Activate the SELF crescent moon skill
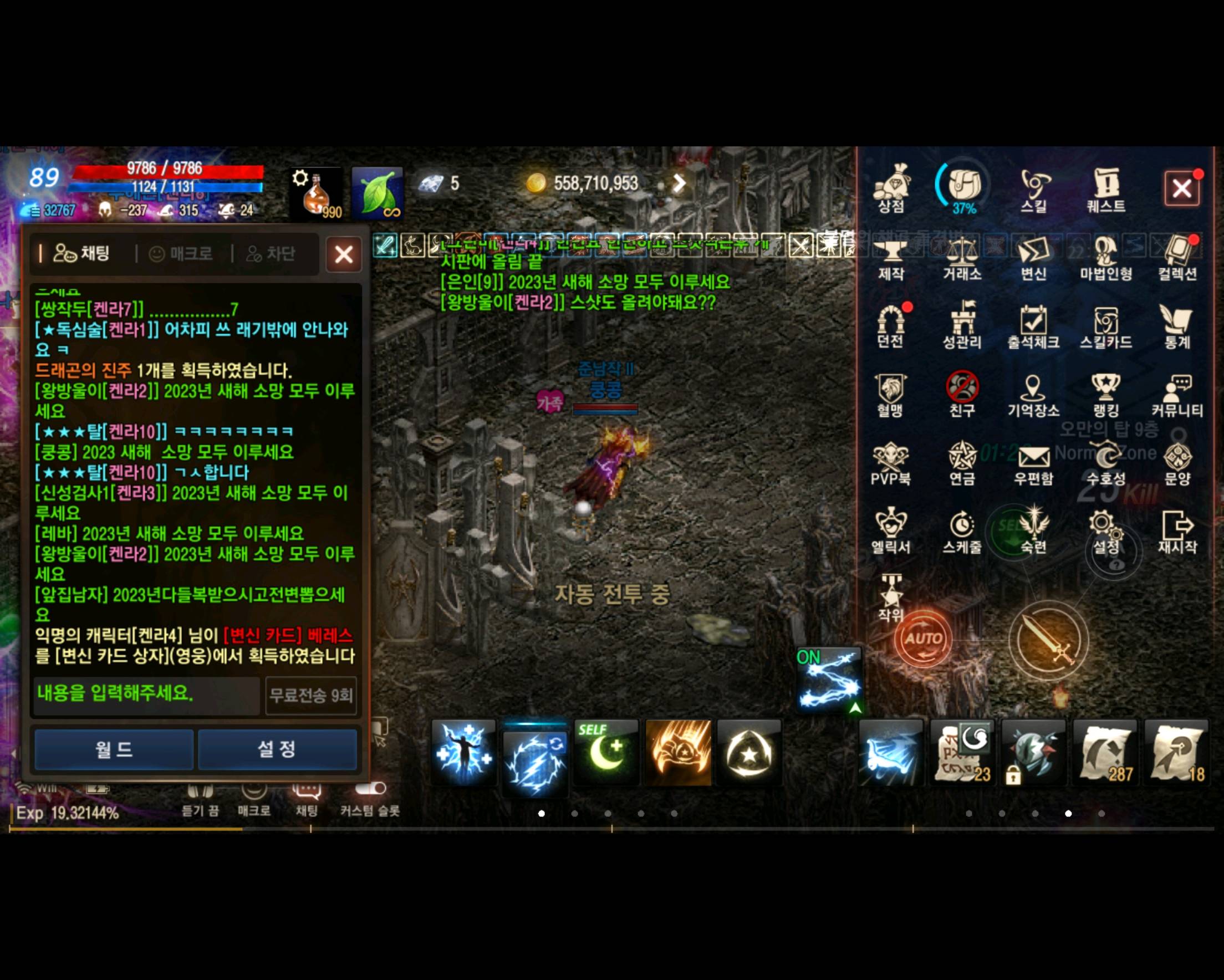Viewport: 1224px width, 980px height. (606, 752)
